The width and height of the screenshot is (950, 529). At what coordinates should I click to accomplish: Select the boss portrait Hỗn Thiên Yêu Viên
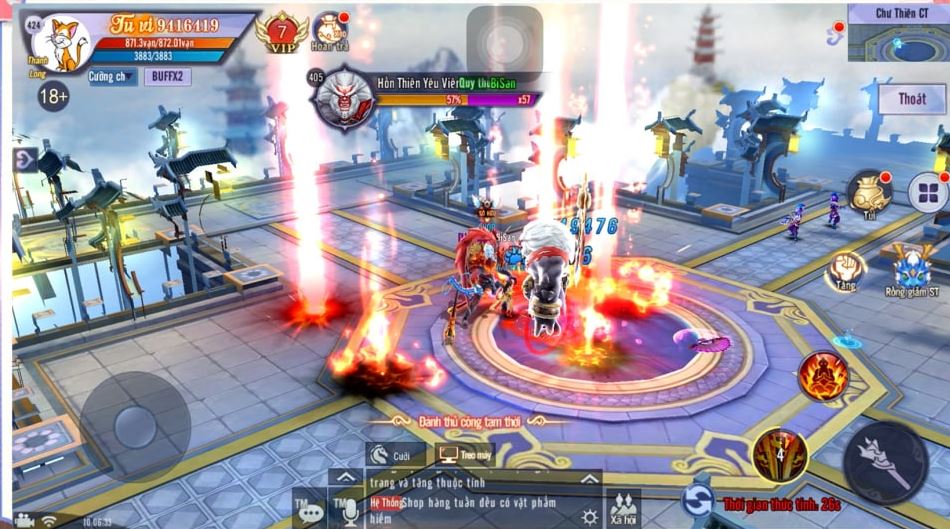tap(342, 98)
